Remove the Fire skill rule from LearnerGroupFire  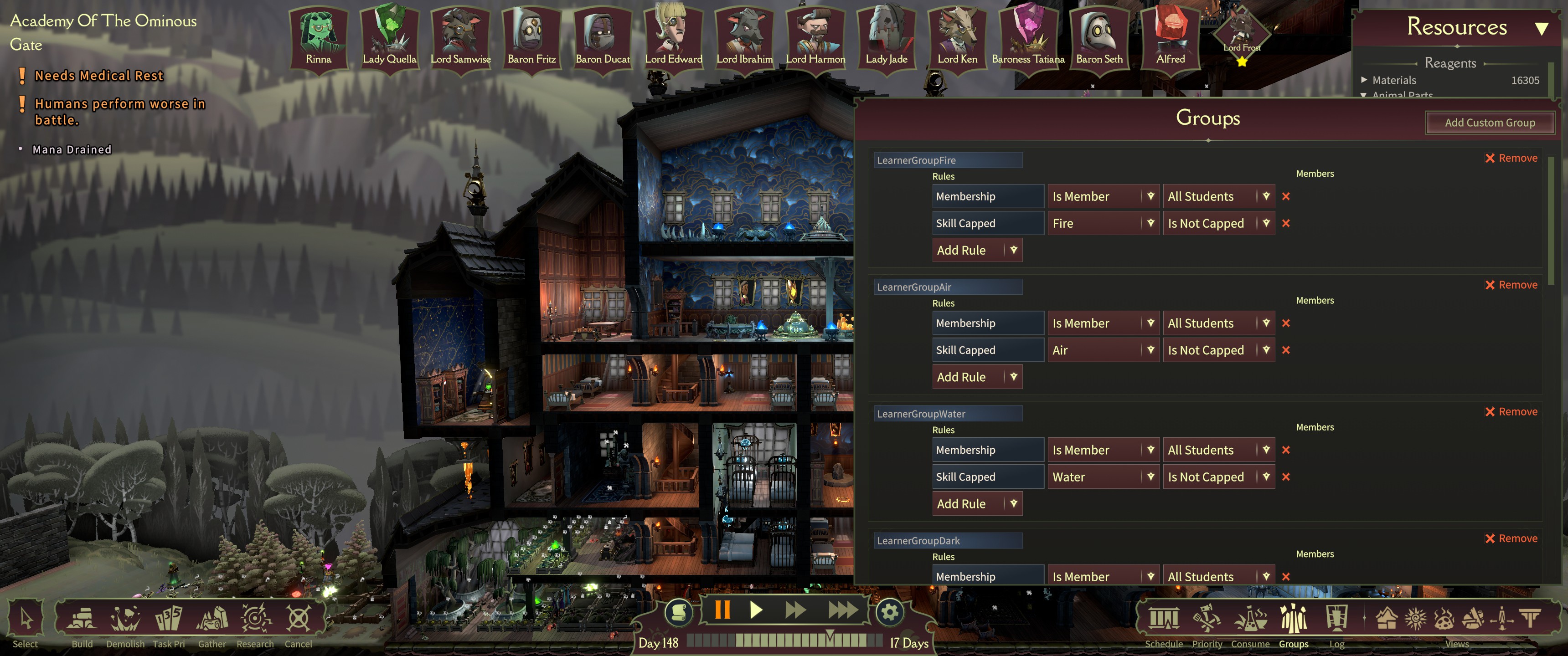[1285, 223]
